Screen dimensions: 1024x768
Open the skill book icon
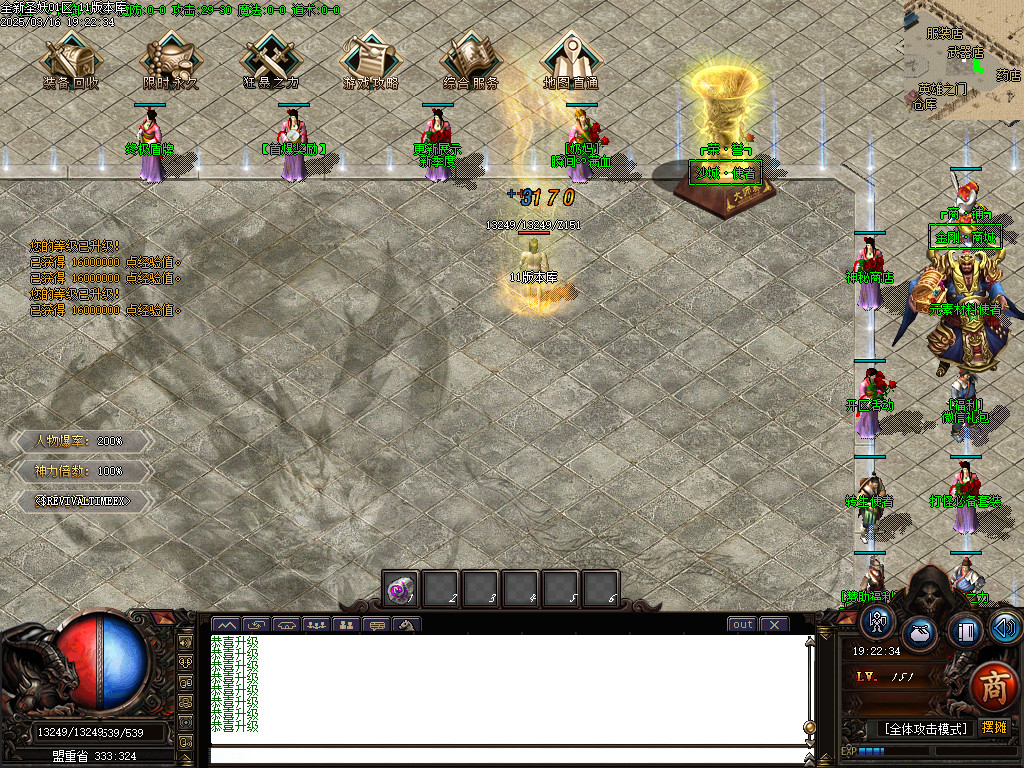(x=966, y=632)
